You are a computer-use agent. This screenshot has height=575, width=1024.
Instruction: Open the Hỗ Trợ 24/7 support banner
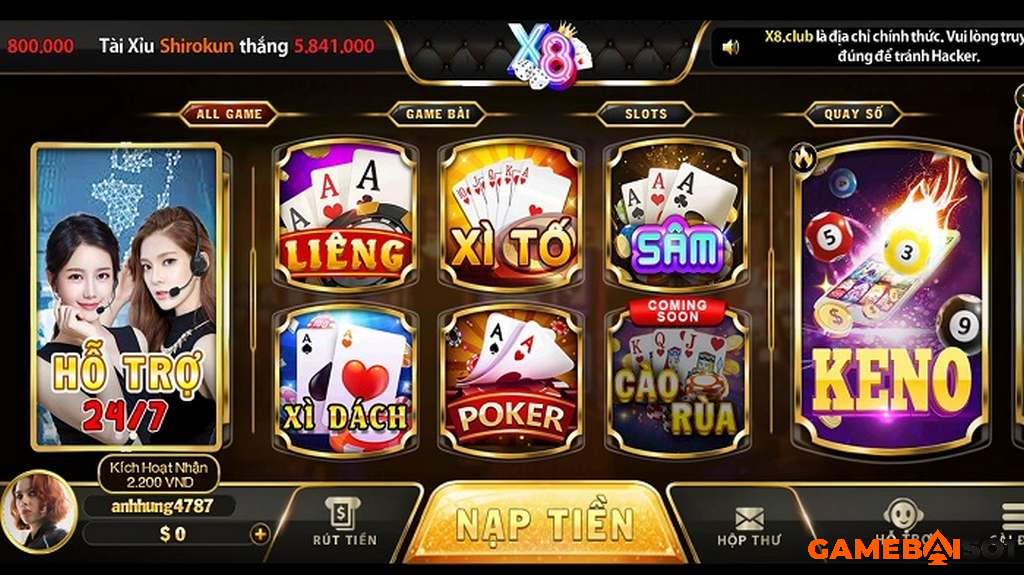click(x=126, y=296)
